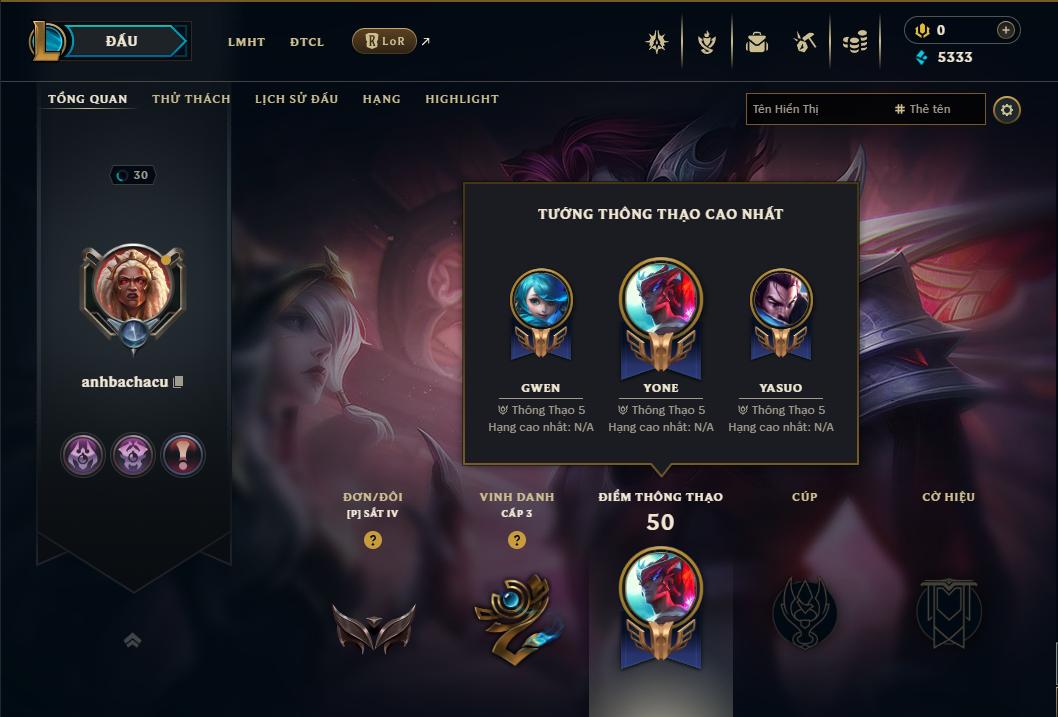The width and height of the screenshot is (1058, 717).
Task: Select the Yasuo mastery portrait
Action: click(781, 301)
